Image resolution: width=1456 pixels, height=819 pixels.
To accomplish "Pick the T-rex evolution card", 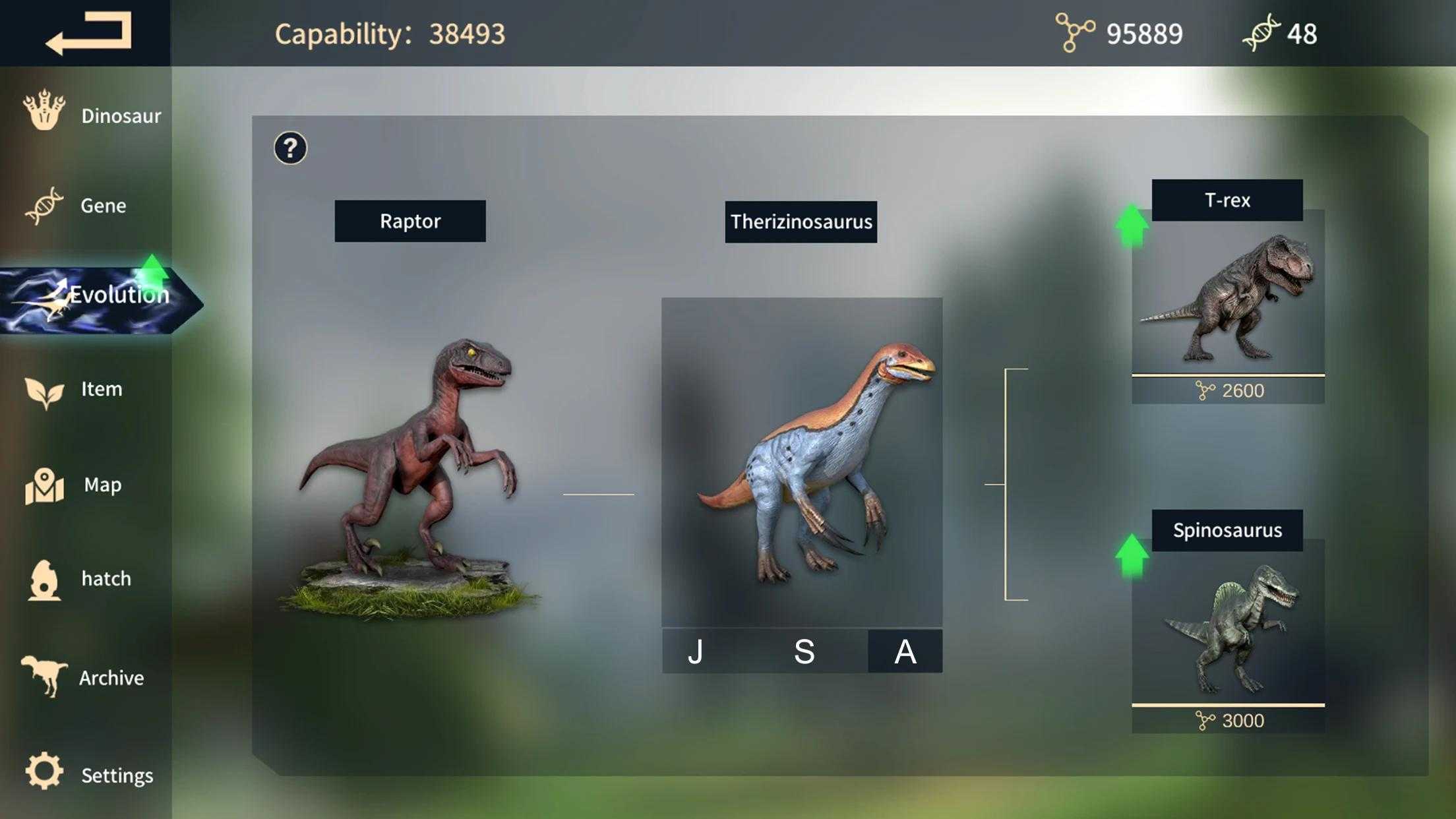I will tap(1228, 297).
